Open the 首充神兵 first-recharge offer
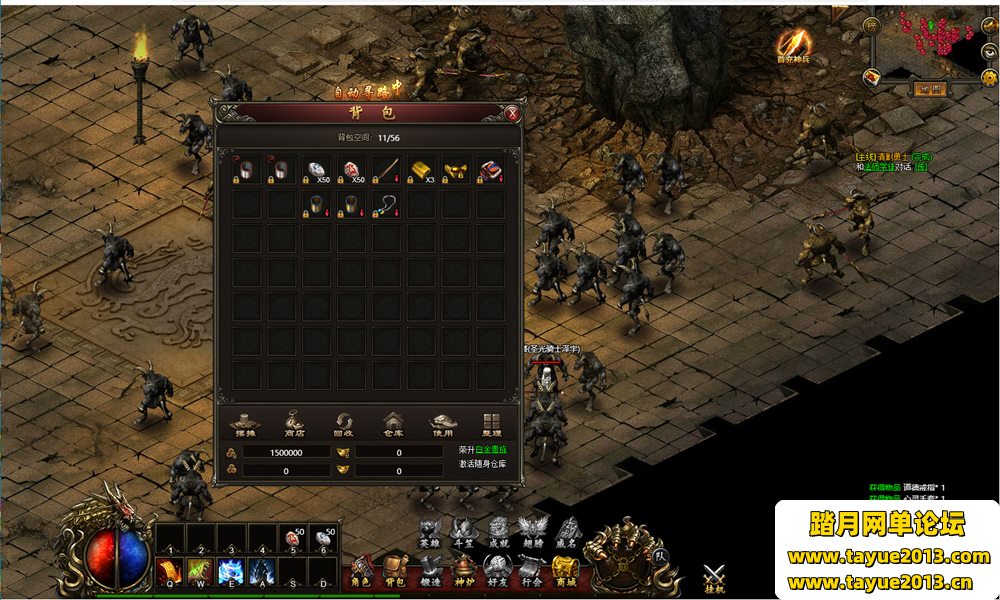1000x600 pixels. pyautogui.click(x=795, y=44)
